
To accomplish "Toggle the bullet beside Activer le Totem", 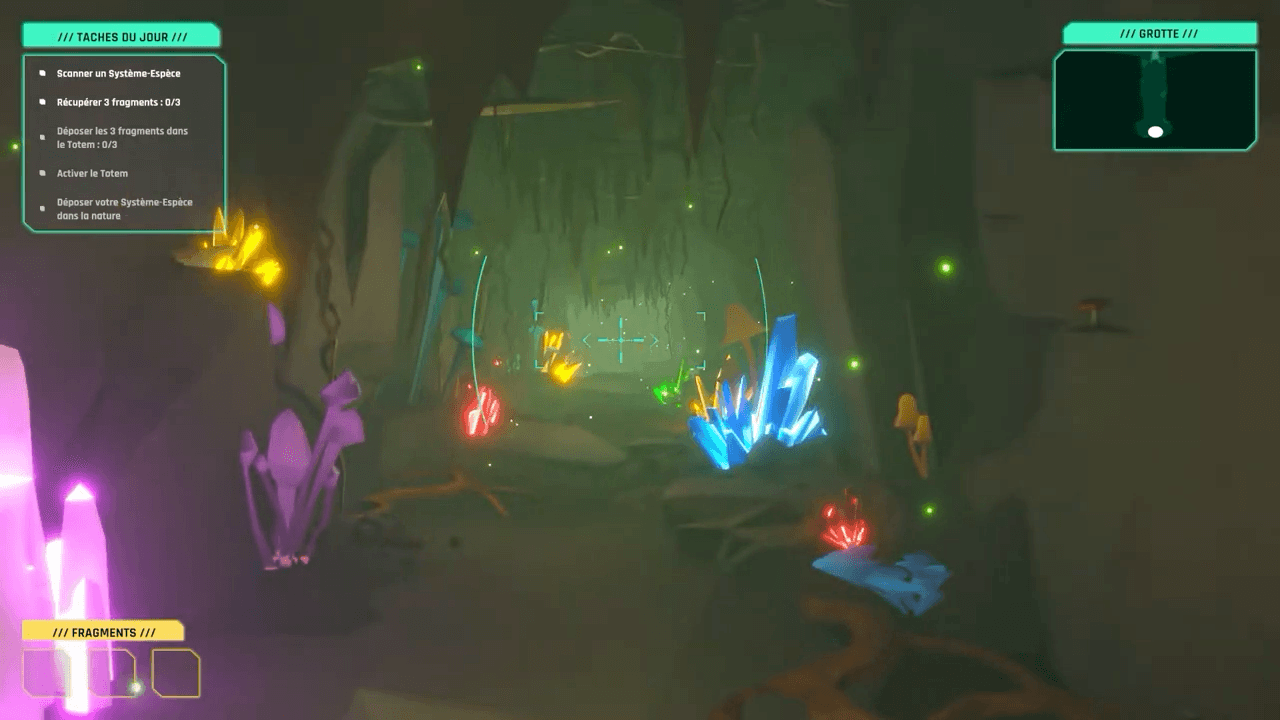I will tap(40, 172).
